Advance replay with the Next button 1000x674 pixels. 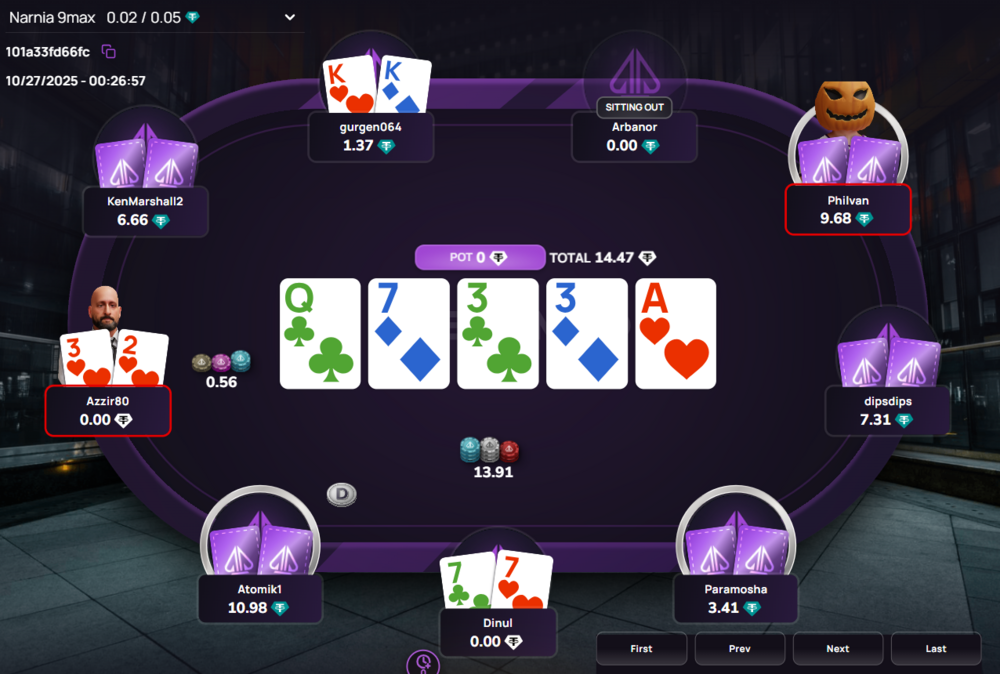click(x=837, y=648)
